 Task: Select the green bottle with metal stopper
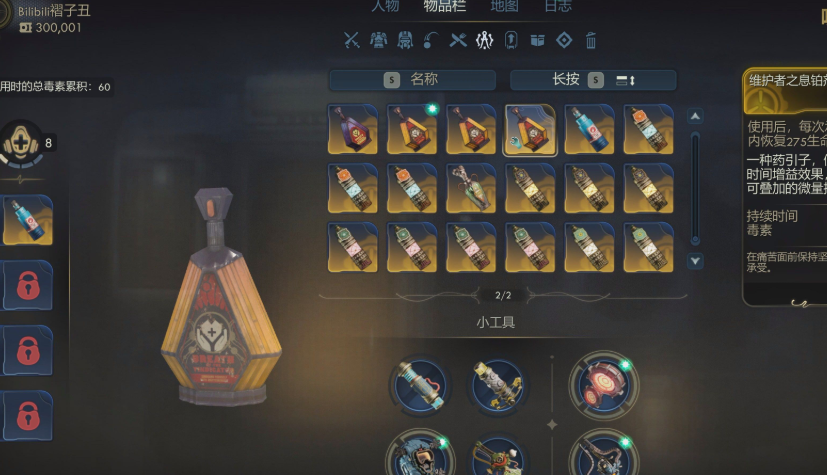[x=471, y=189]
